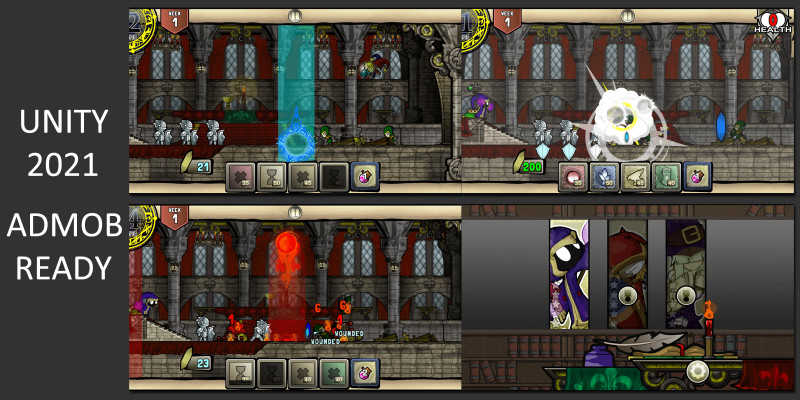Use the green armor ability icon
800x400 pixels.
coord(666,176)
